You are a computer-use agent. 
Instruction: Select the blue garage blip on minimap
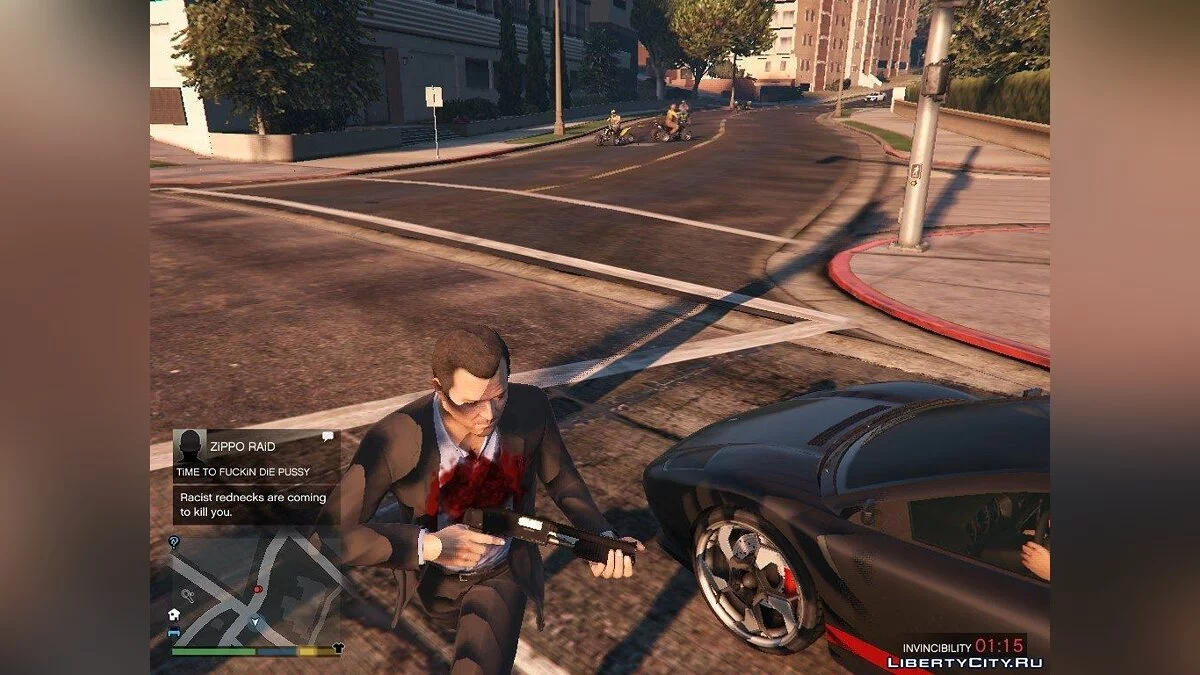[x=174, y=632]
